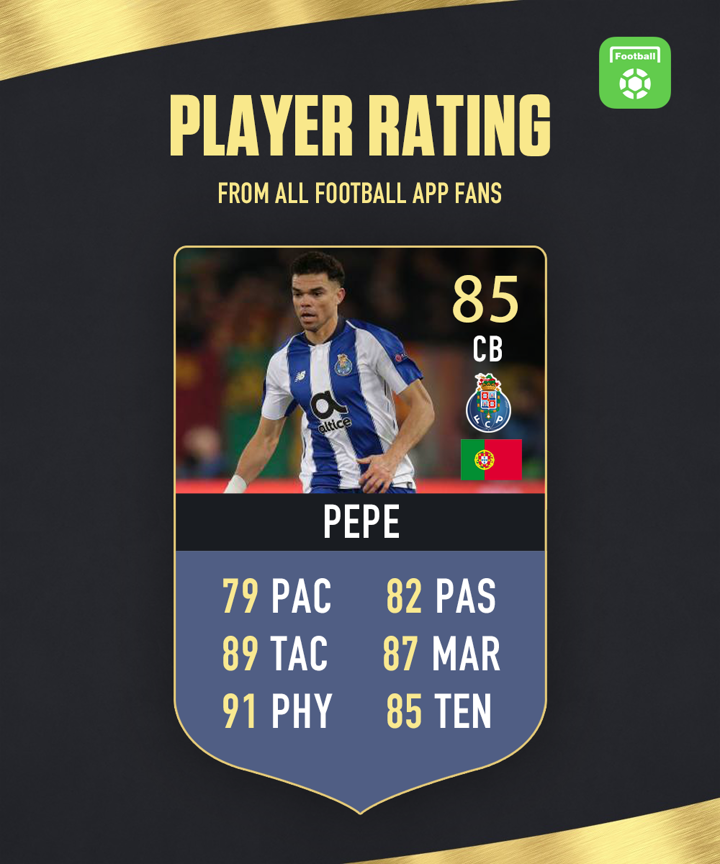The image size is (720, 864).
Task: Choose the Portugal flag icon
Action: (491, 459)
